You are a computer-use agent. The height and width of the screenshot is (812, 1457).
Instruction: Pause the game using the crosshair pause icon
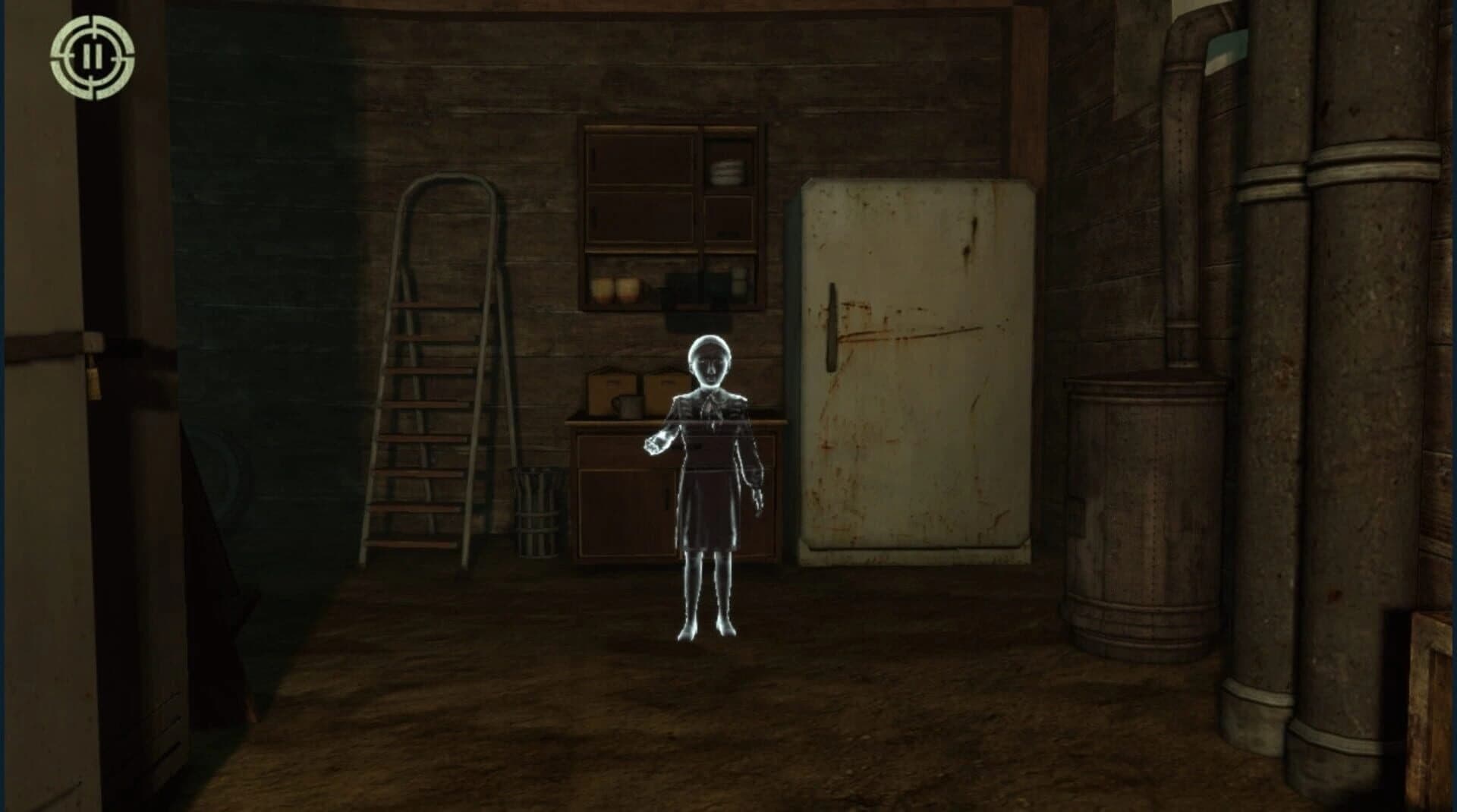coord(93,58)
